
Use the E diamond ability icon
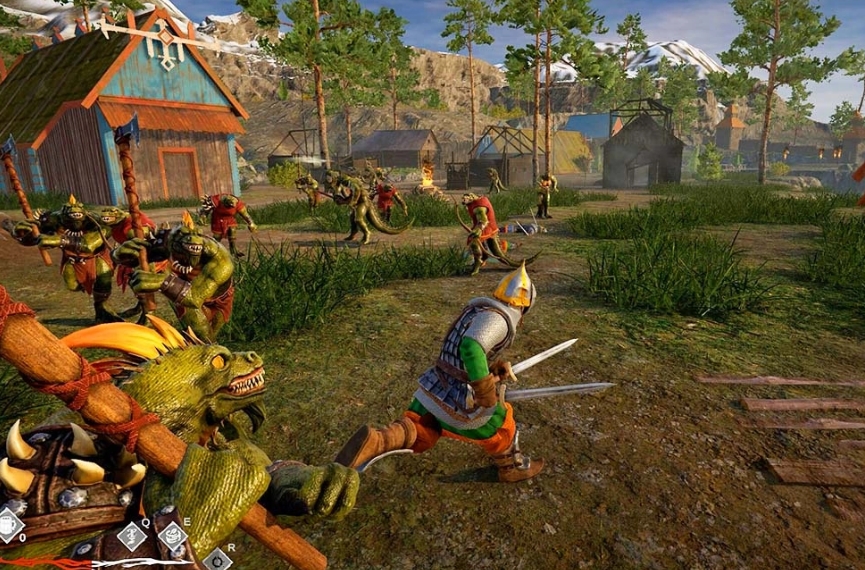click(173, 536)
